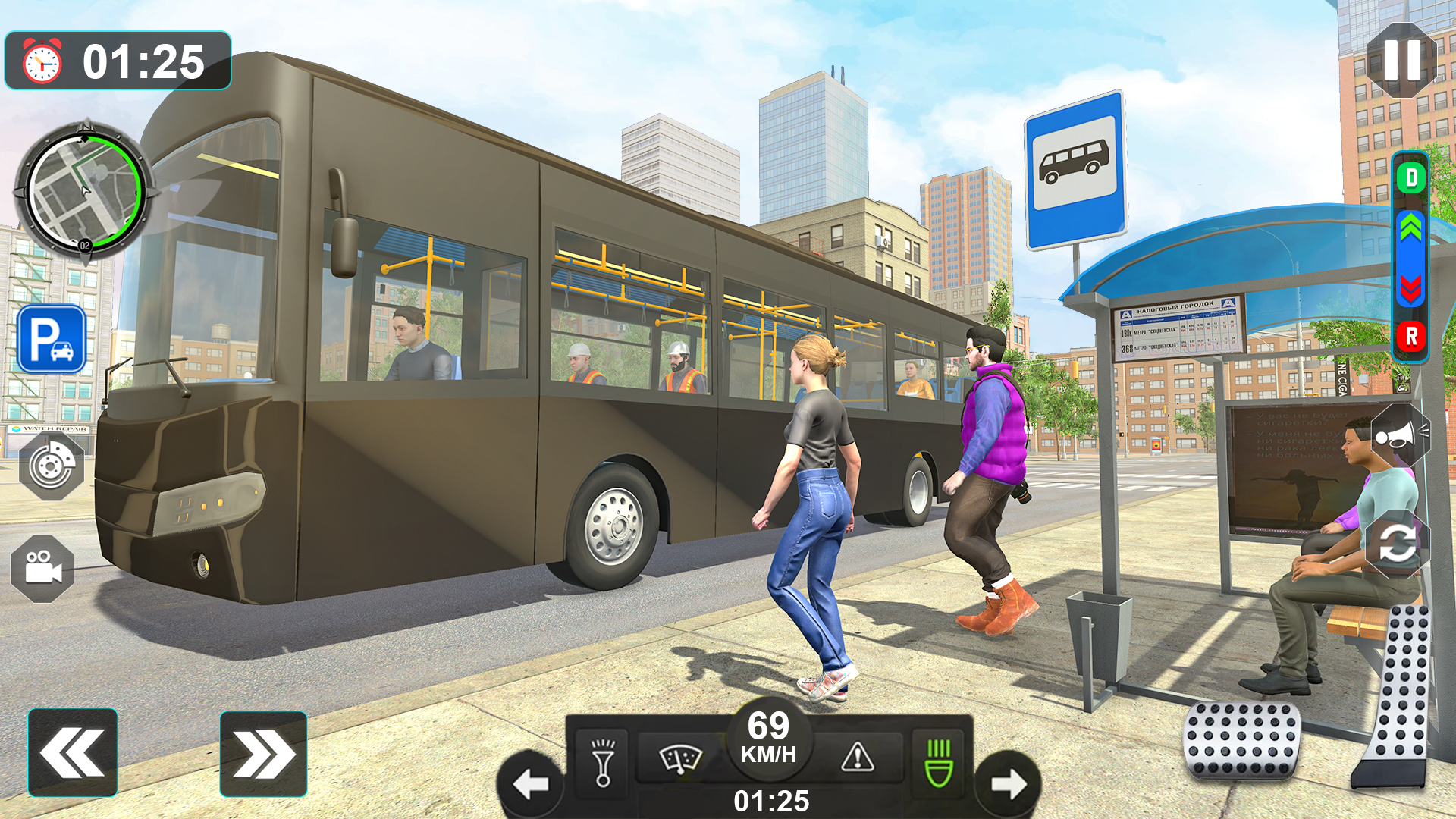This screenshot has width=1456, height=819.
Task: Tap the brake disc icon
Action: tap(52, 466)
